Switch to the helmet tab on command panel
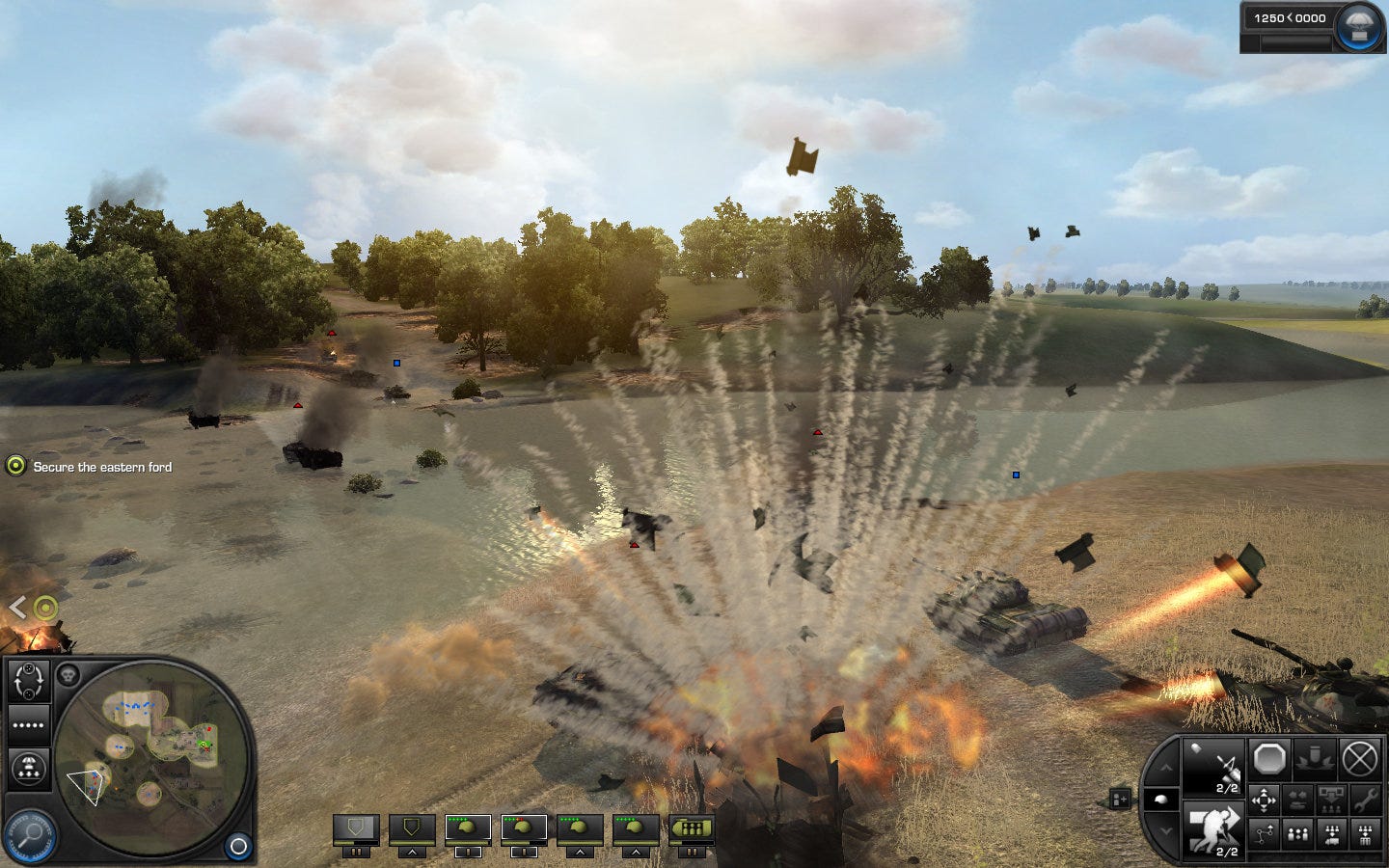Viewport: 1389px width, 868px height. [1163, 799]
